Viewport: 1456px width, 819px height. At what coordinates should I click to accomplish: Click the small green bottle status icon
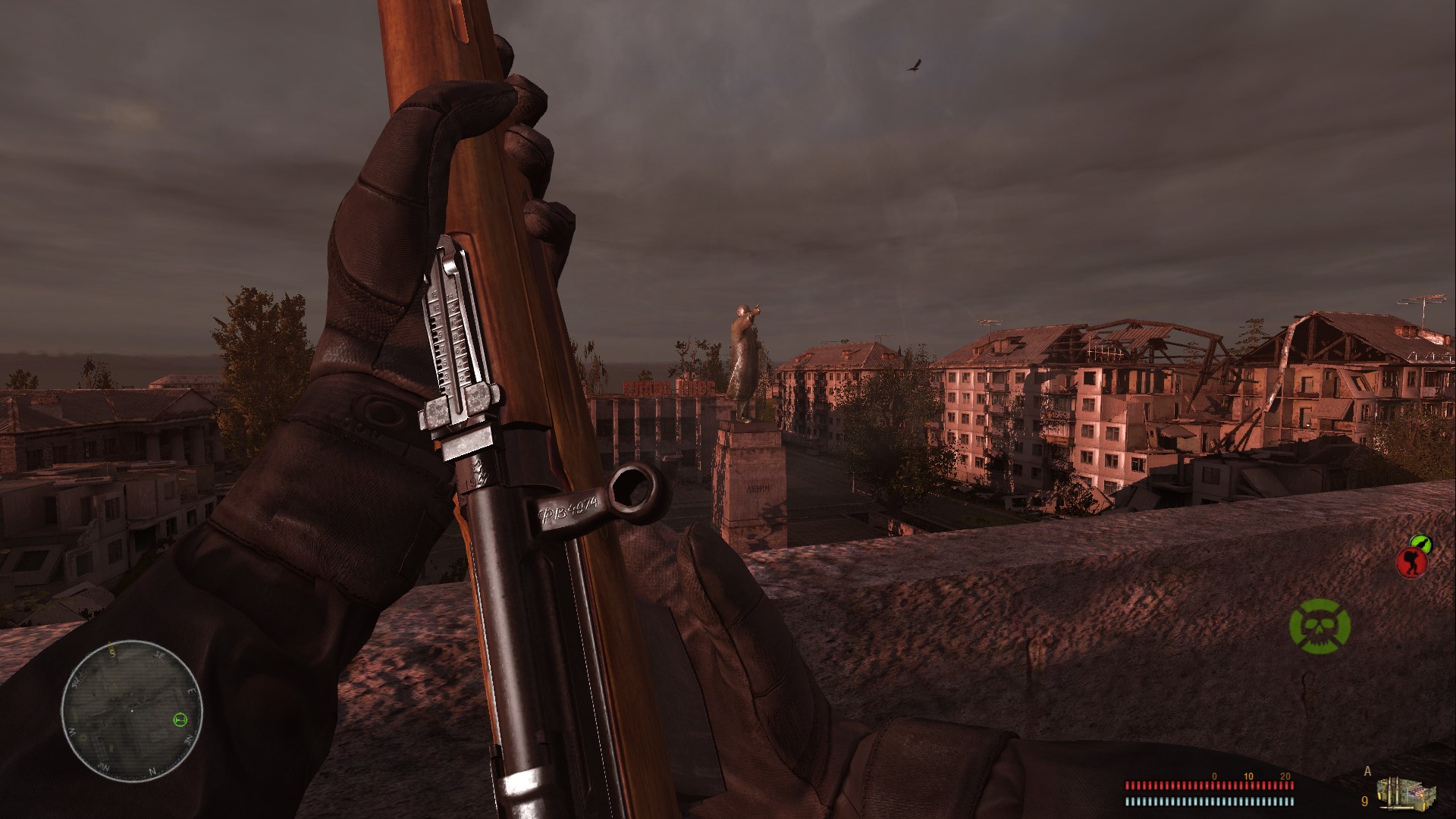pyautogui.click(x=1419, y=541)
